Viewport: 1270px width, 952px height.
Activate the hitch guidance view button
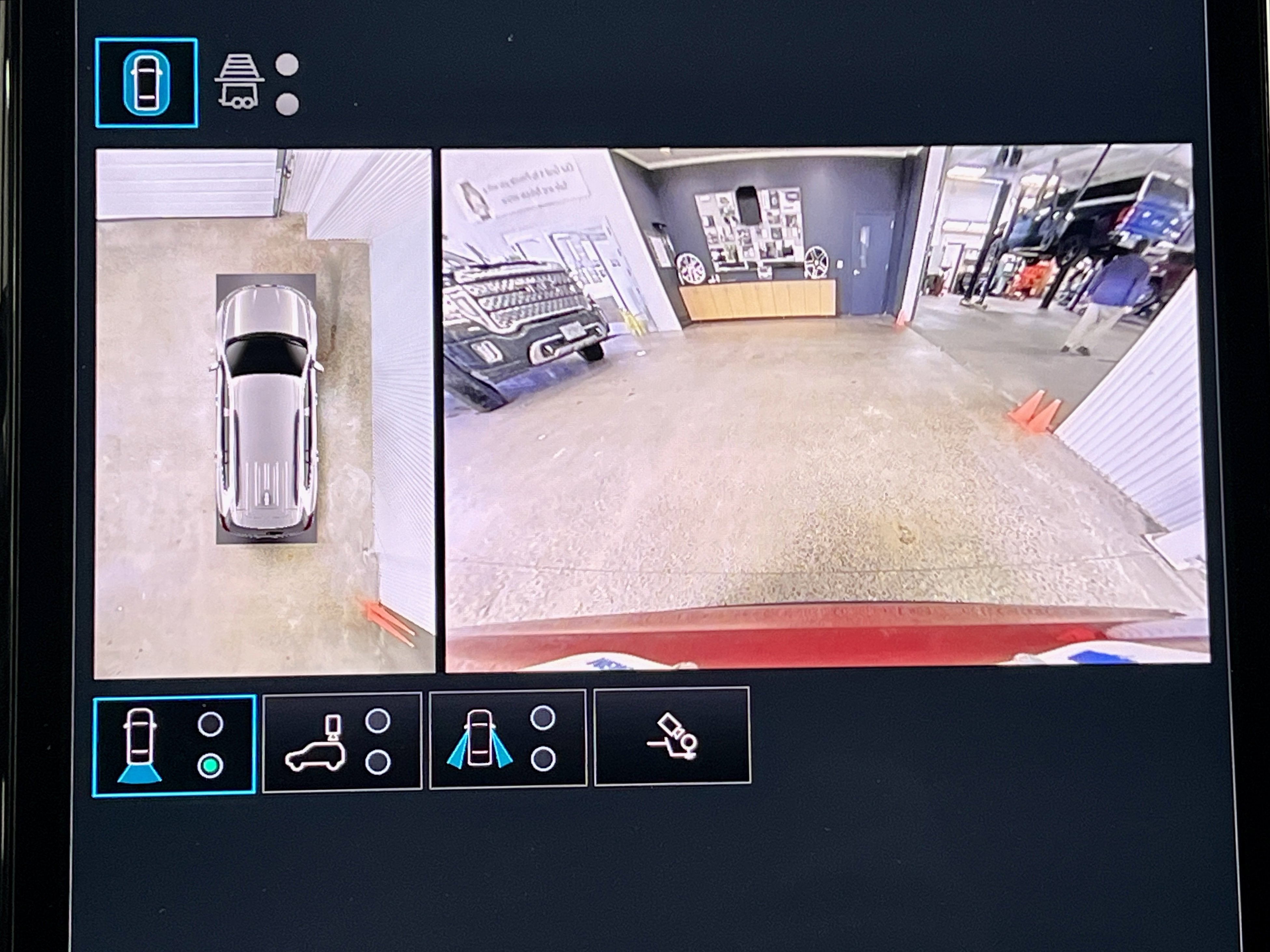[x=672, y=736]
